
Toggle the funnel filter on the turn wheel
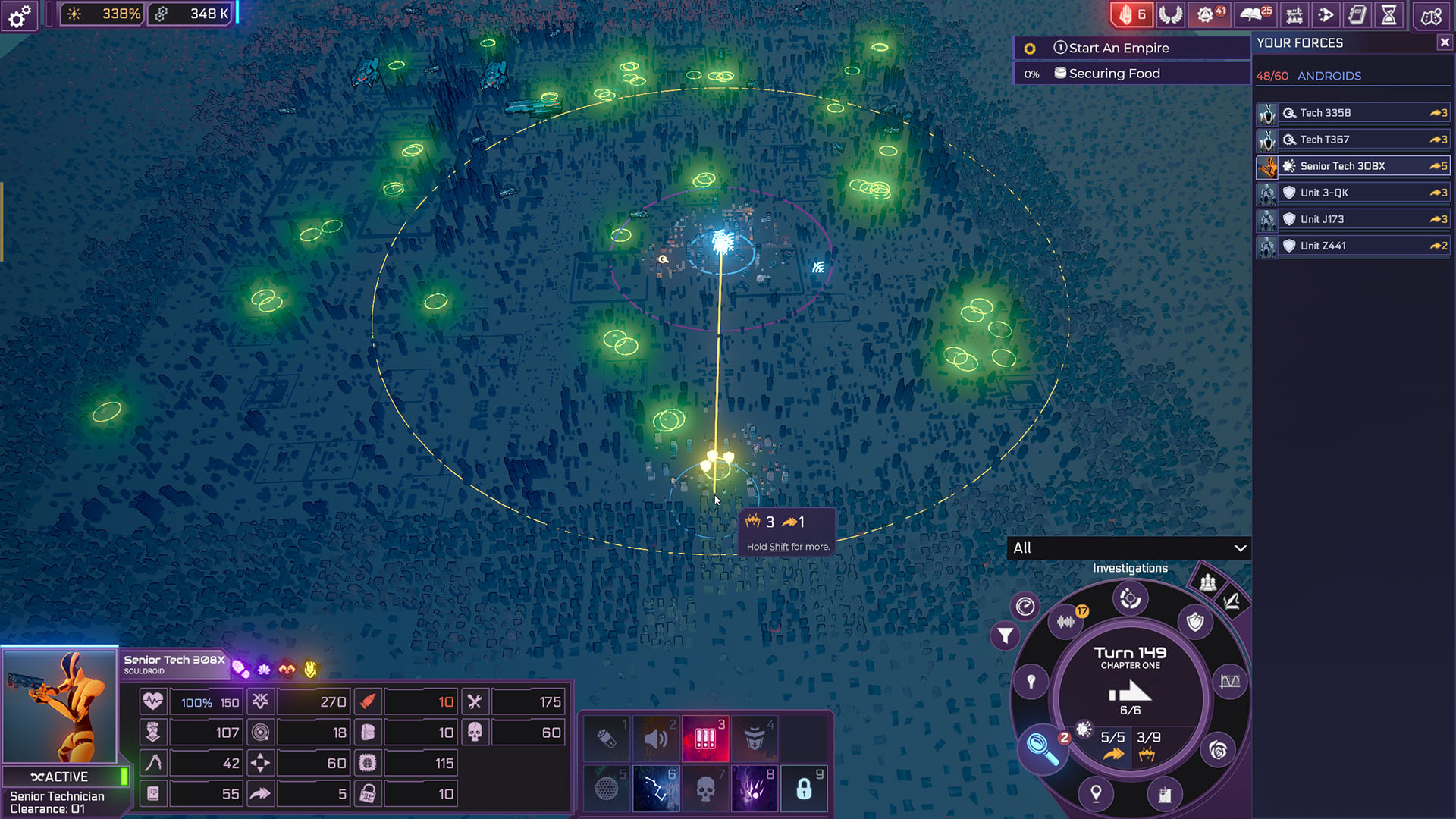point(1005,635)
